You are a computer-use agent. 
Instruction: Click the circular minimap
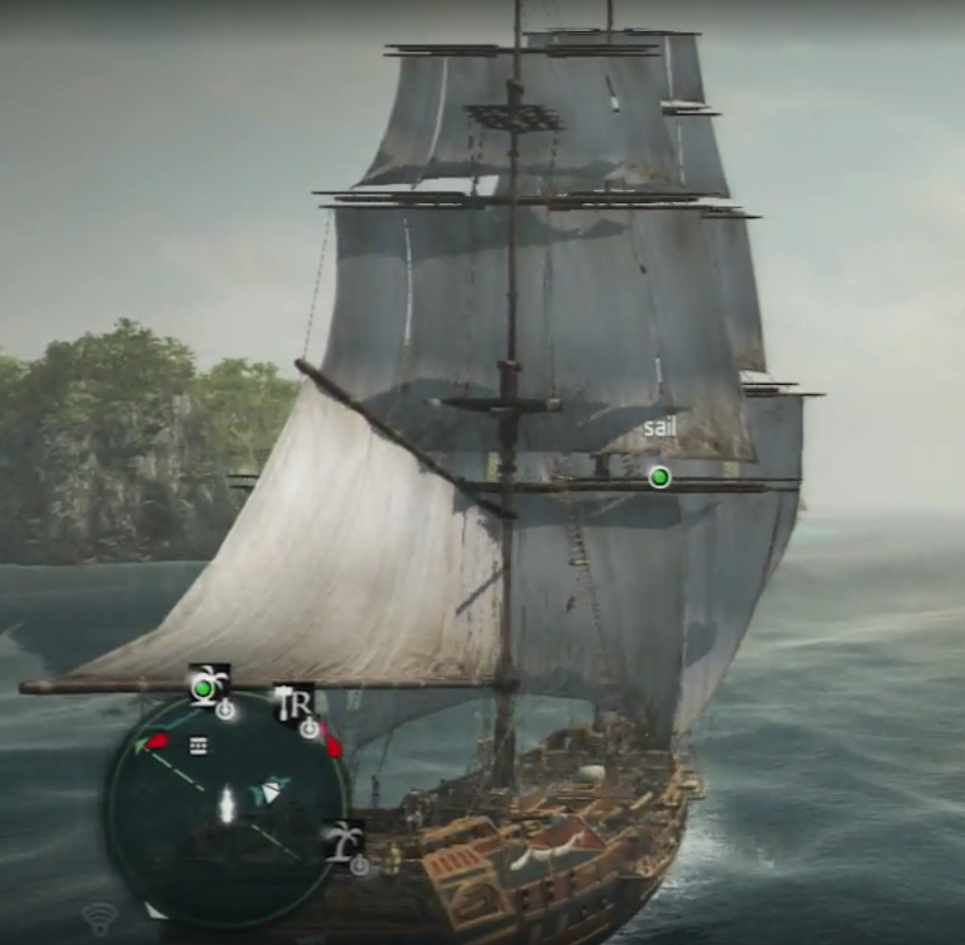pyautogui.click(x=227, y=807)
